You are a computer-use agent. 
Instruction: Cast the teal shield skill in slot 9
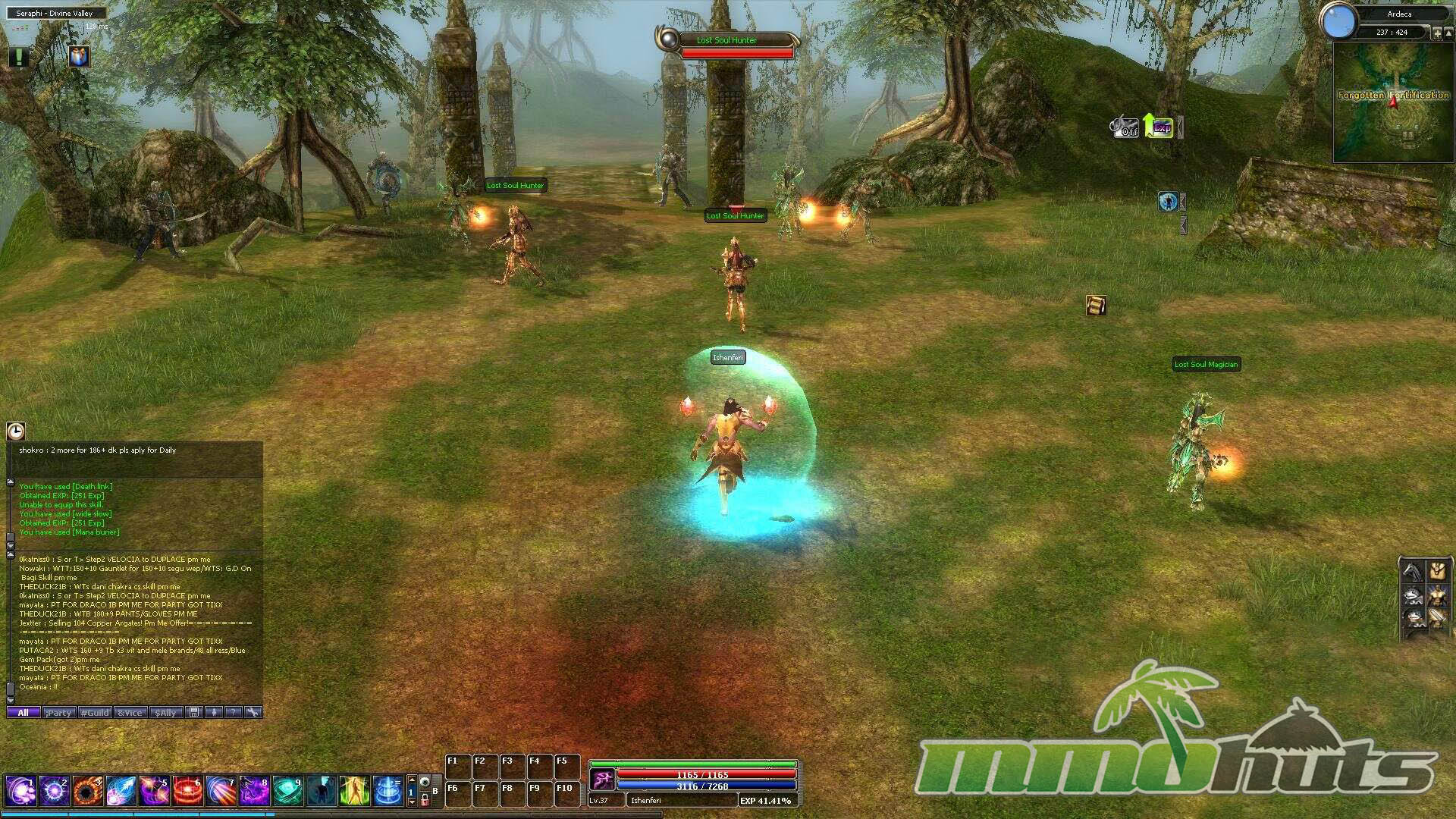tap(287, 791)
